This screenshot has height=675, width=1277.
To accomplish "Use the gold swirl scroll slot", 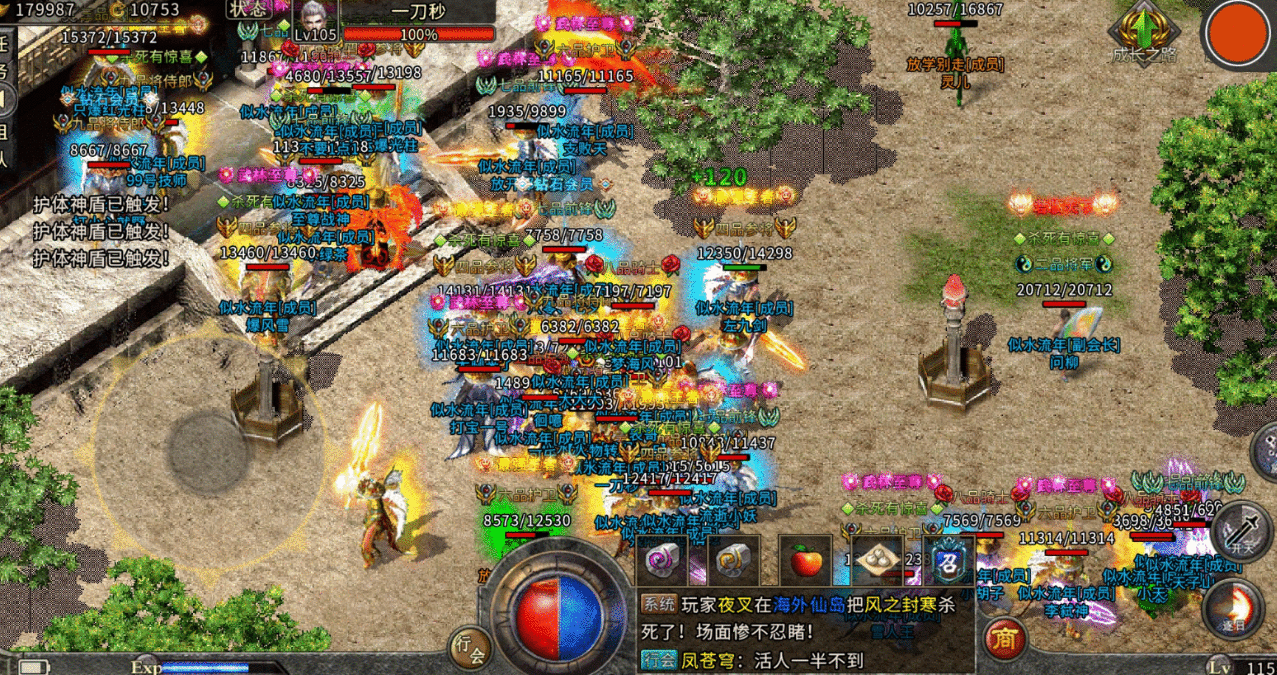I will pos(735,560).
